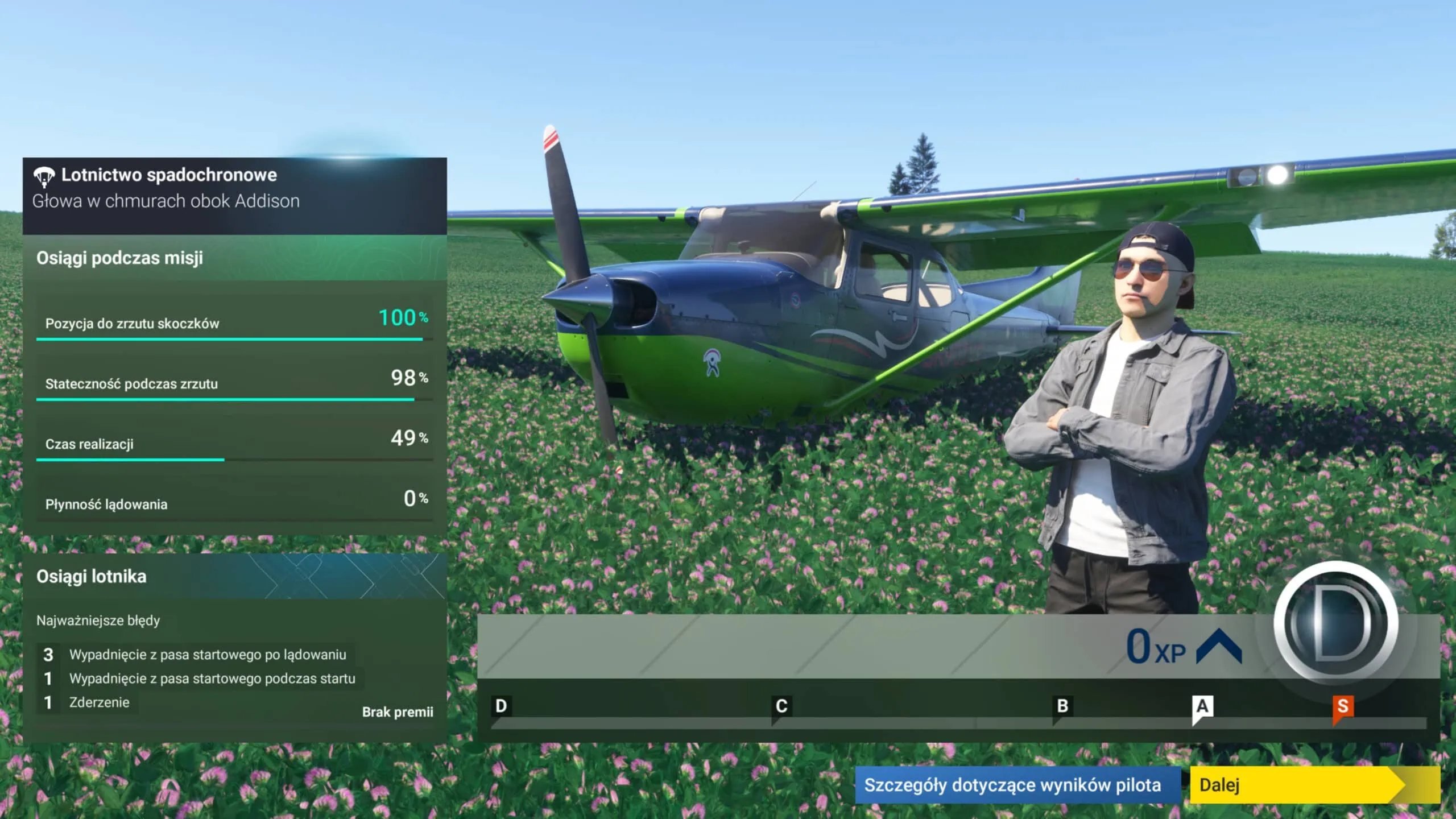Viewport: 1456px width, 819px height.
Task: Select the Zderzenie error entry
Action: [x=100, y=702]
